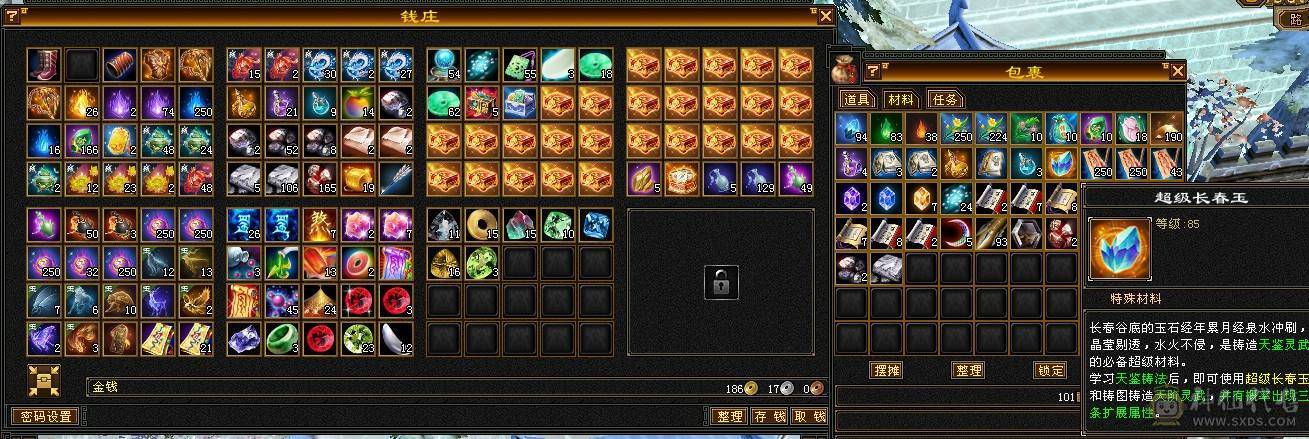The height and width of the screenshot is (439, 1309).
Task: Open a stall with the 摆摊 button
Action: pyautogui.click(x=887, y=370)
